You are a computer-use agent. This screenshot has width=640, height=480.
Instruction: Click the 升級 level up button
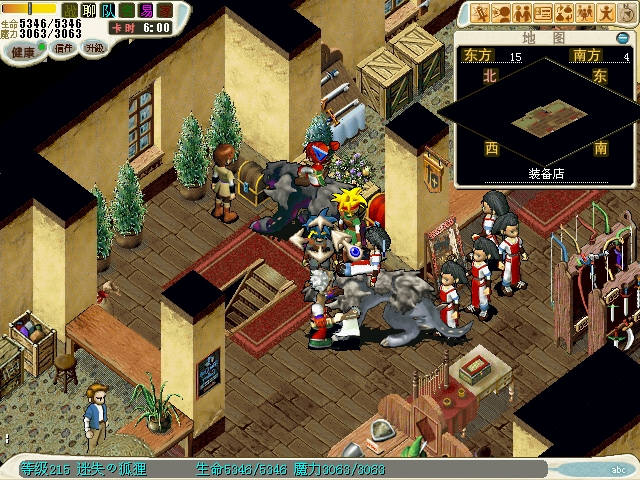point(94,48)
